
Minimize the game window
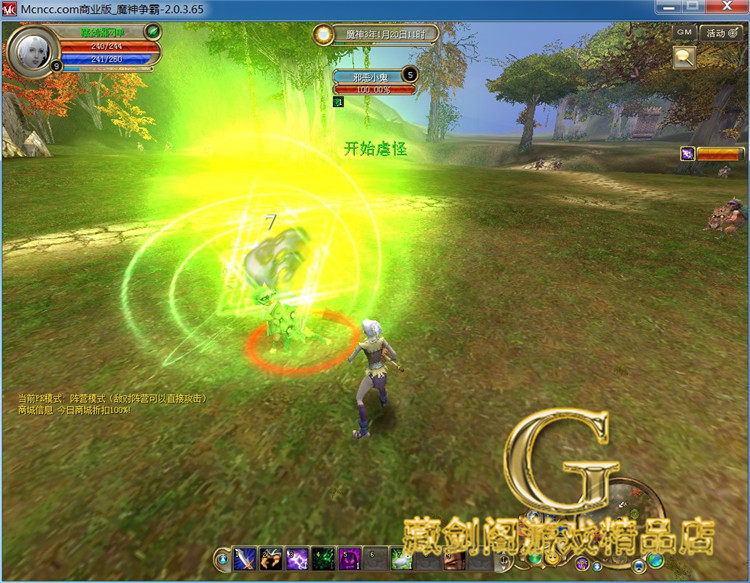tap(666, 8)
